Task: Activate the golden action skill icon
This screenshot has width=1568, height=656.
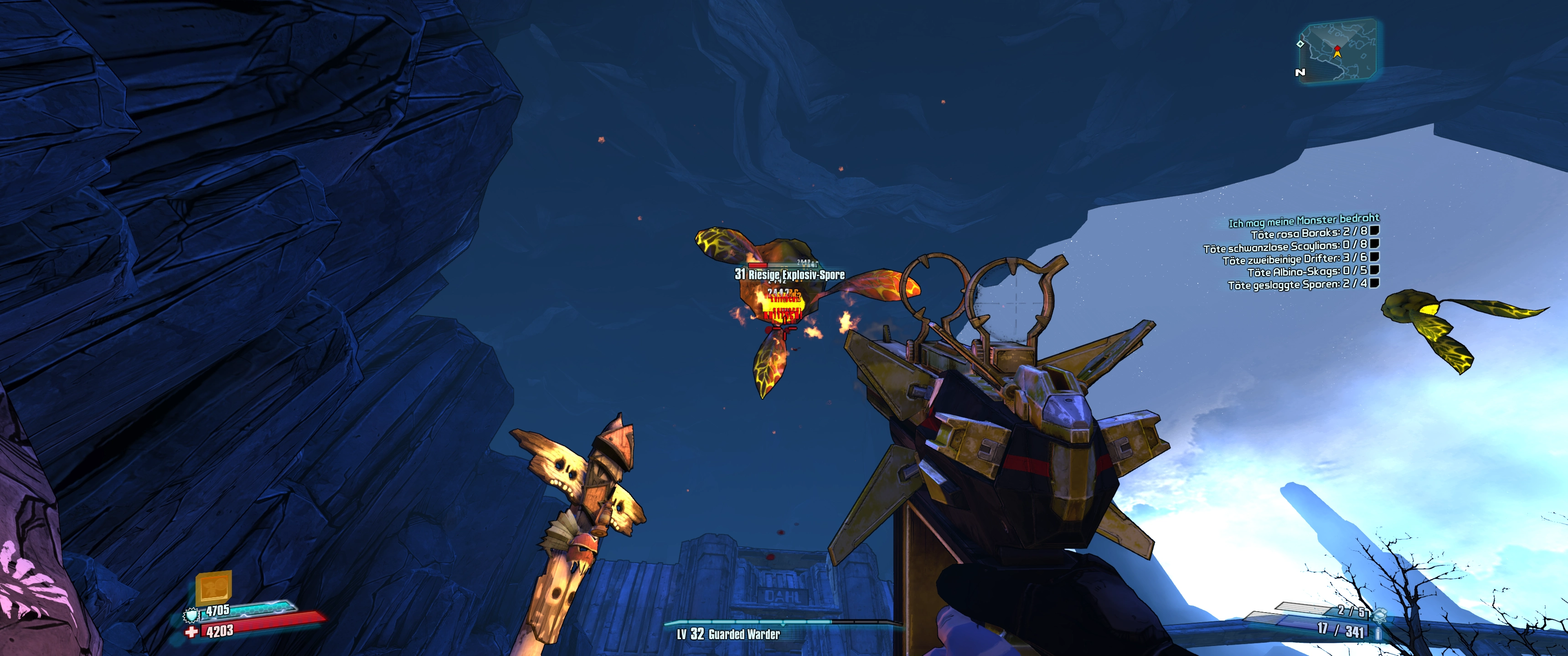Action: pyautogui.click(x=214, y=587)
